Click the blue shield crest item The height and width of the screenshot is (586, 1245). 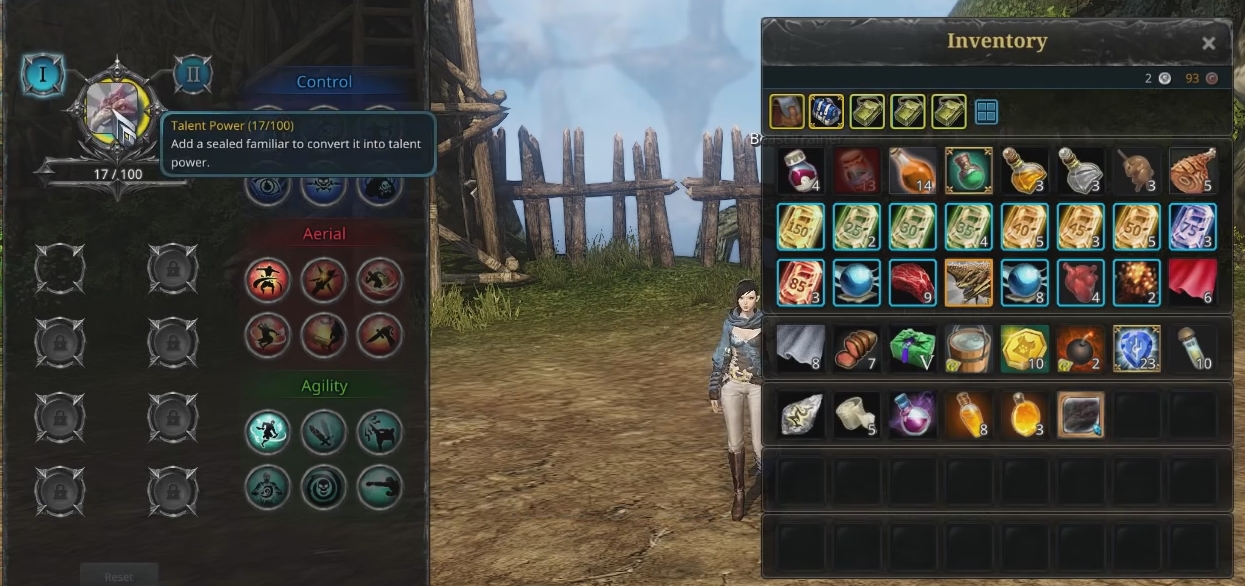click(1136, 347)
